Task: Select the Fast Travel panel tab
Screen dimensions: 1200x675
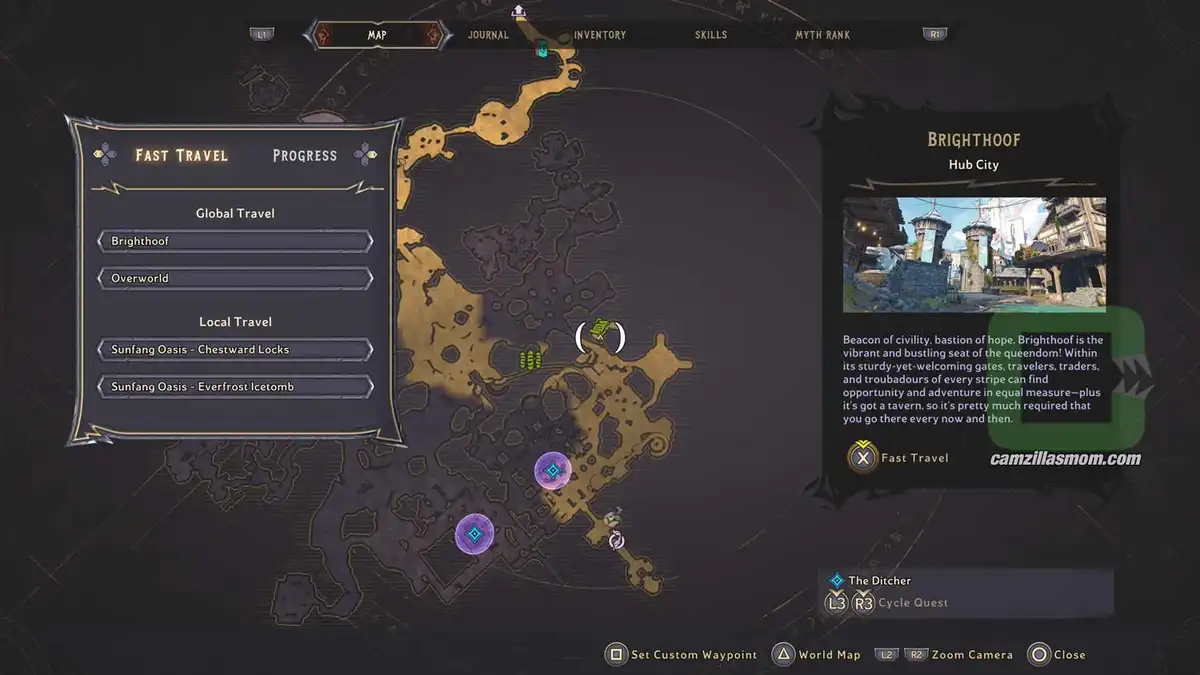Action: [x=181, y=156]
